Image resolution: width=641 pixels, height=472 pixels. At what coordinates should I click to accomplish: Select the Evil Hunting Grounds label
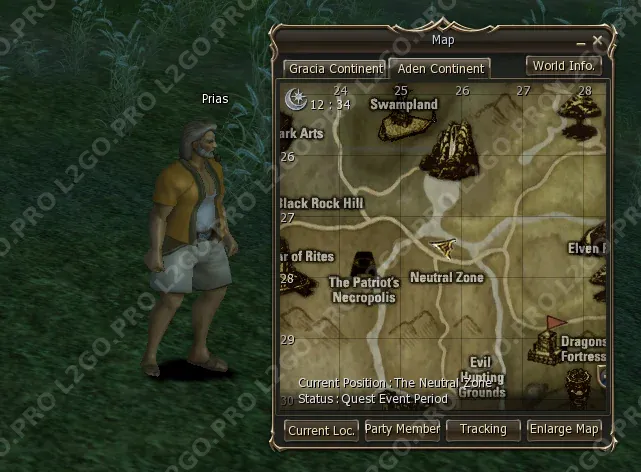483,376
